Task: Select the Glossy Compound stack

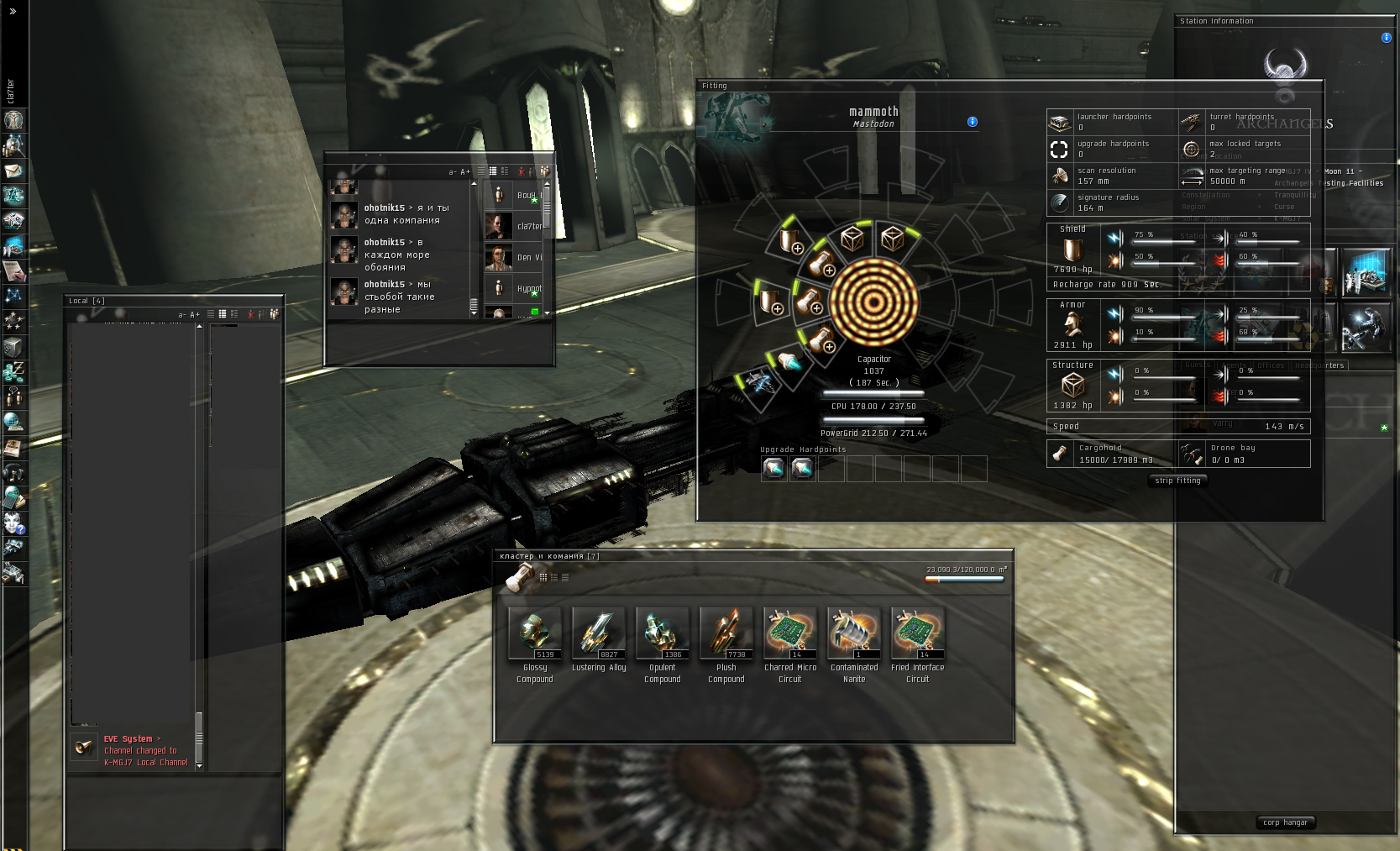Action: point(535,634)
